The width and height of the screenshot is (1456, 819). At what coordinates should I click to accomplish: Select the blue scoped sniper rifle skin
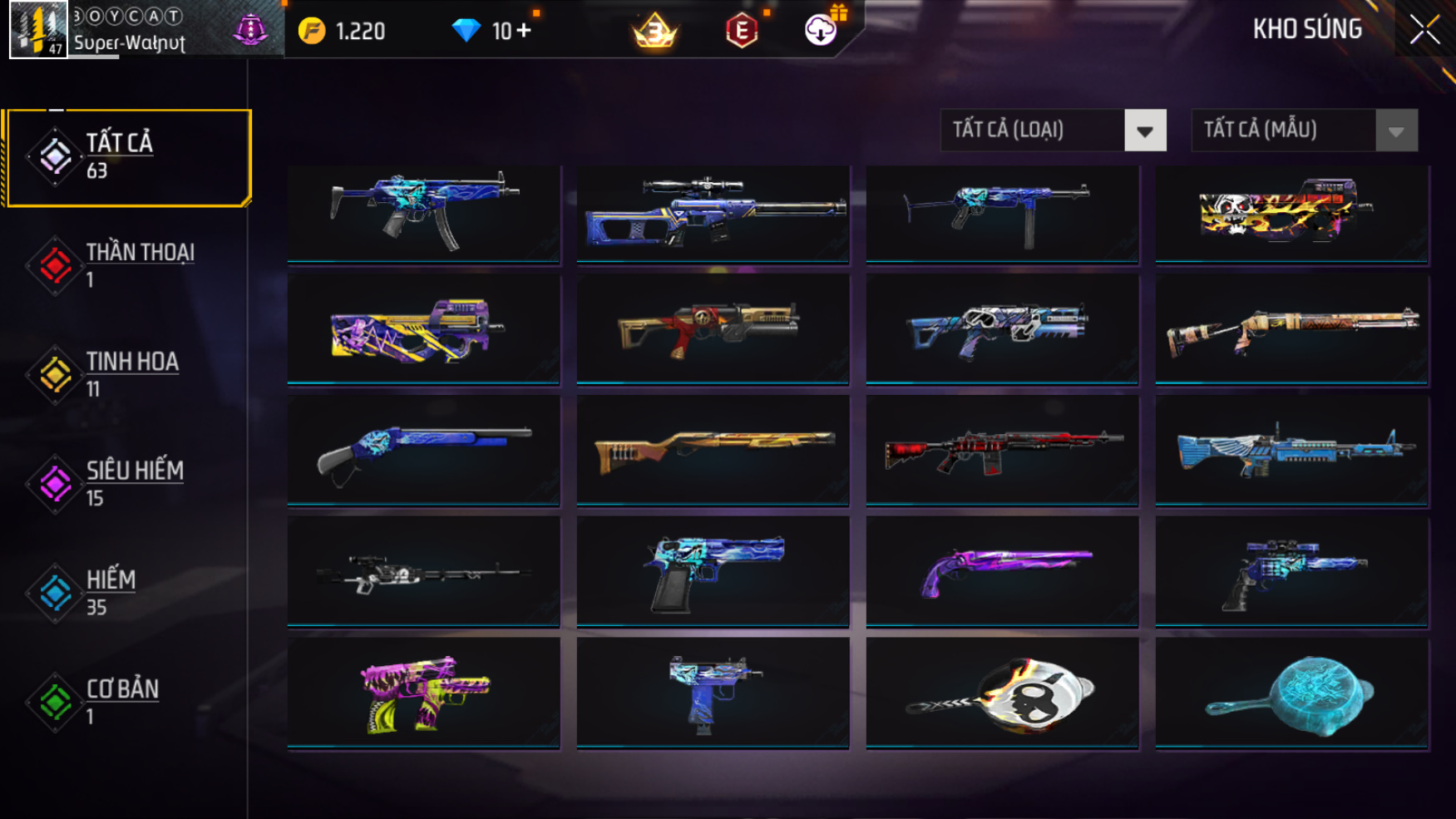pos(713,213)
